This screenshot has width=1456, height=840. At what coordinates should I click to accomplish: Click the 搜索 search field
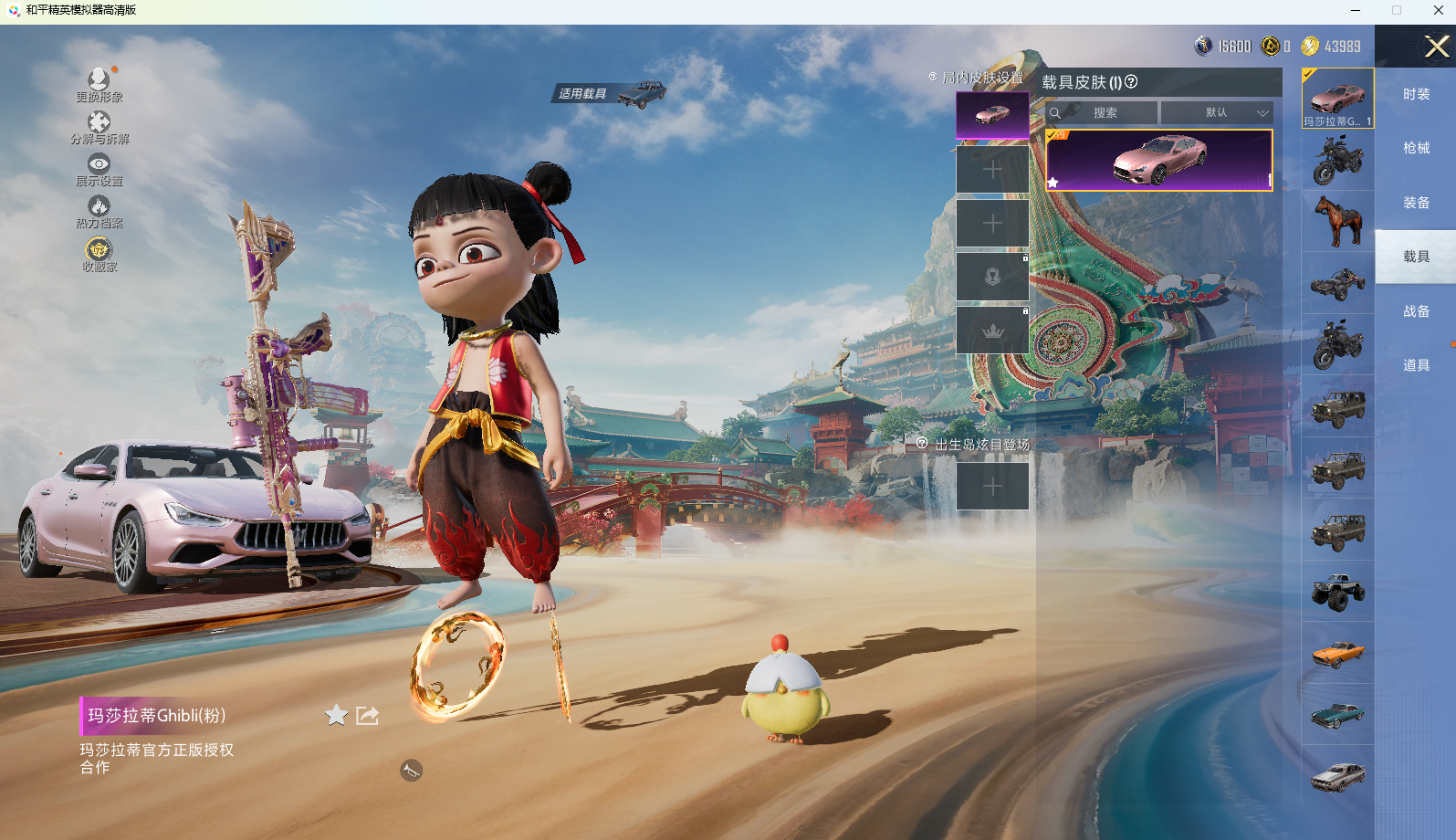point(1105,112)
